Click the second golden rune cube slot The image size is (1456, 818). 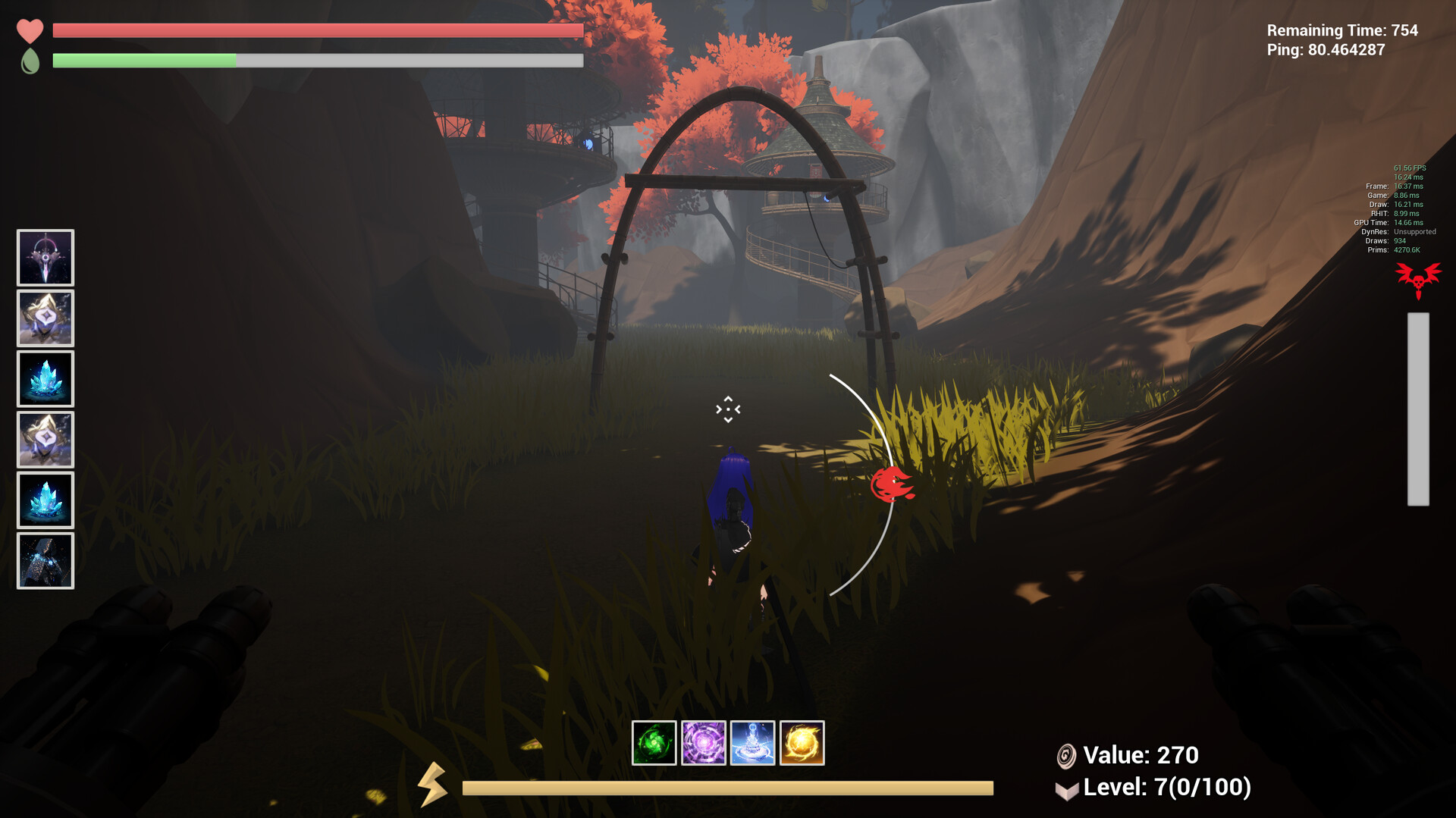click(45, 438)
